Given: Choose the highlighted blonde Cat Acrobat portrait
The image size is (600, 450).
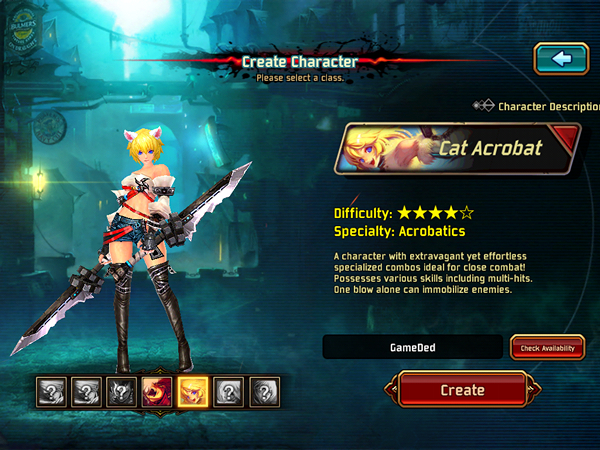Looking at the screenshot, I should click(x=192, y=391).
